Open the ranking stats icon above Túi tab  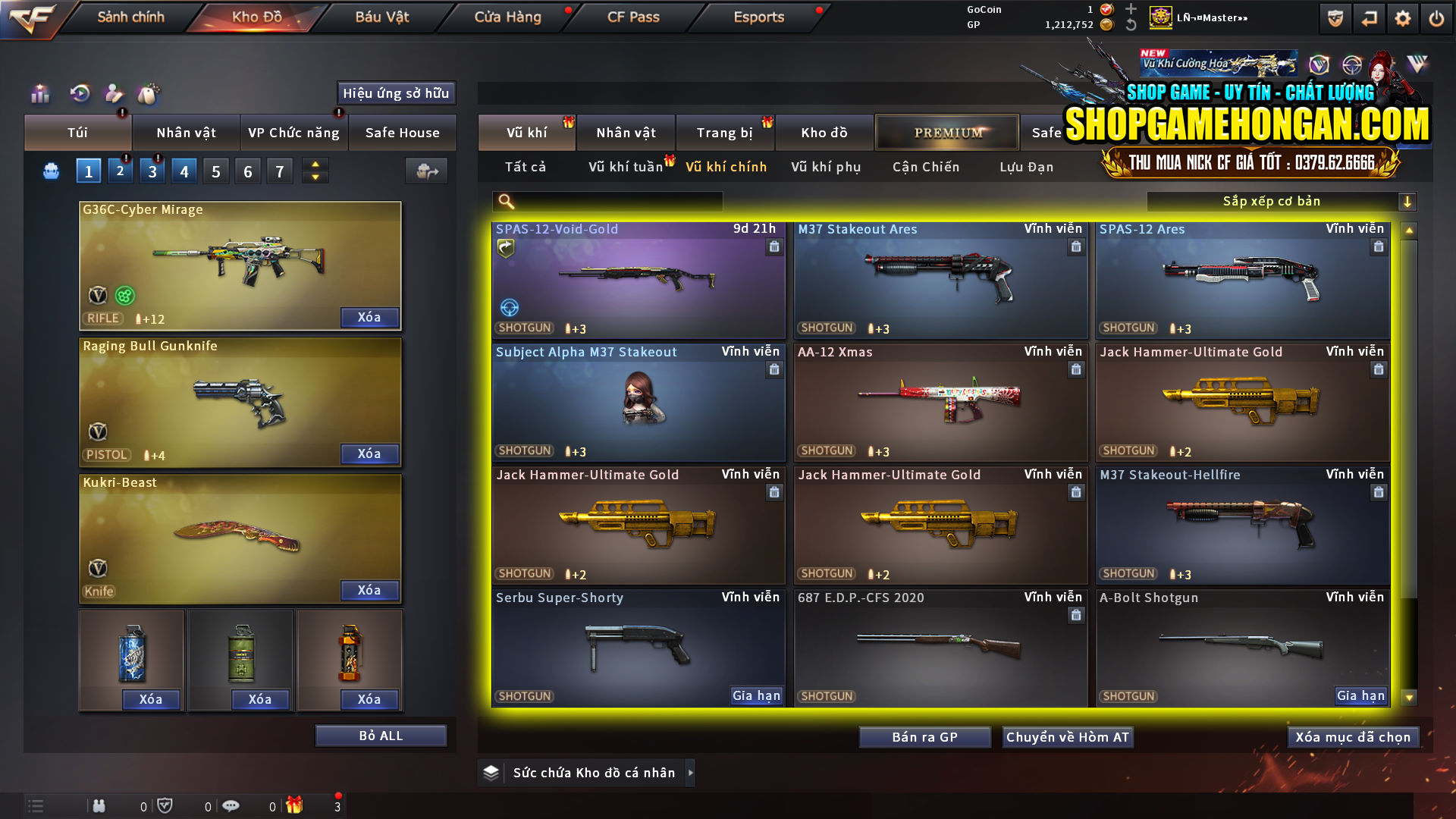[39, 94]
